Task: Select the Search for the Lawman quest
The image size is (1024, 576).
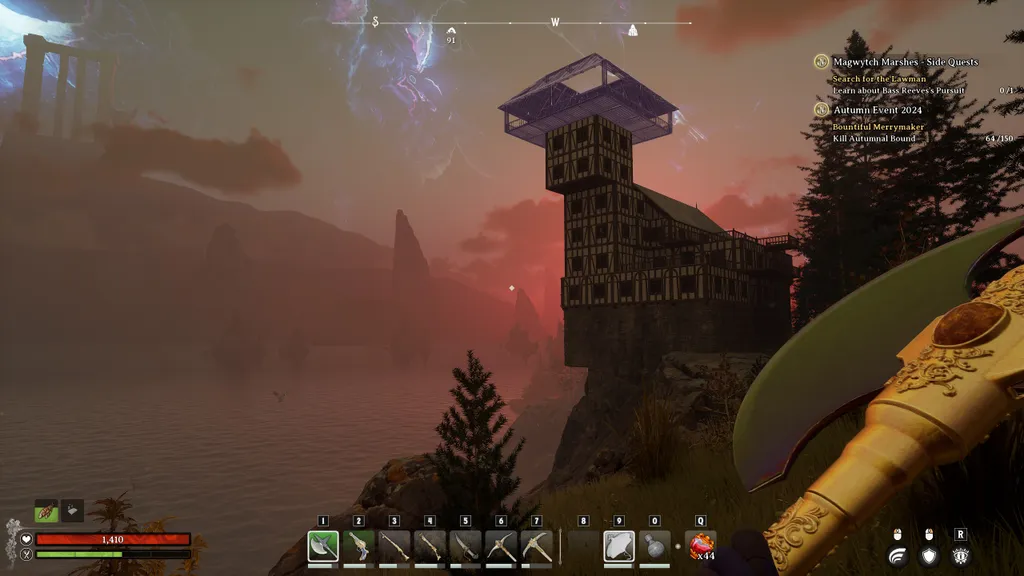Action: click(879, 79)
